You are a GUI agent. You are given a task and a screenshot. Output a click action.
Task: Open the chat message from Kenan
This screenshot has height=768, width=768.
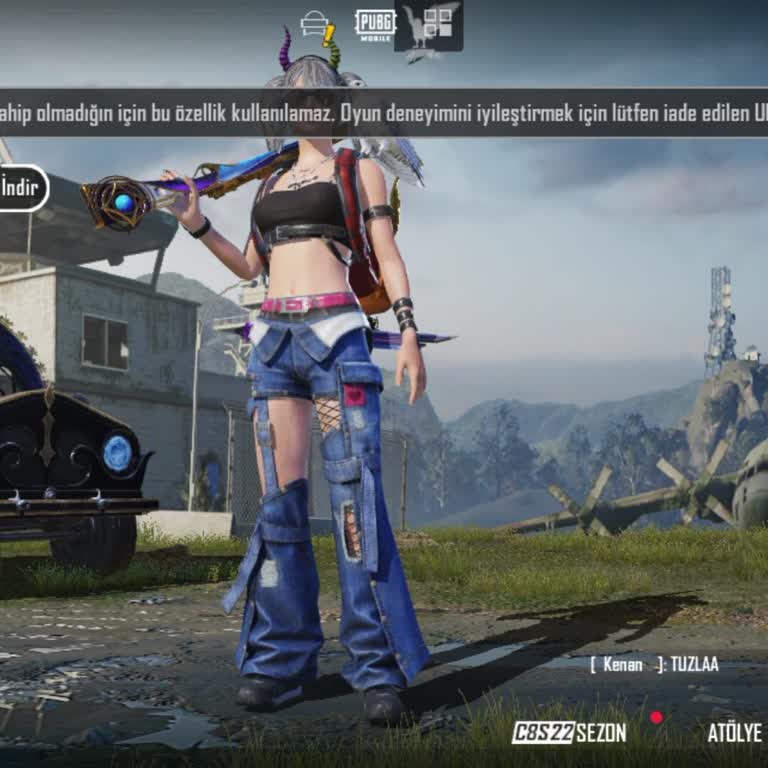click(x=654, y=664)
